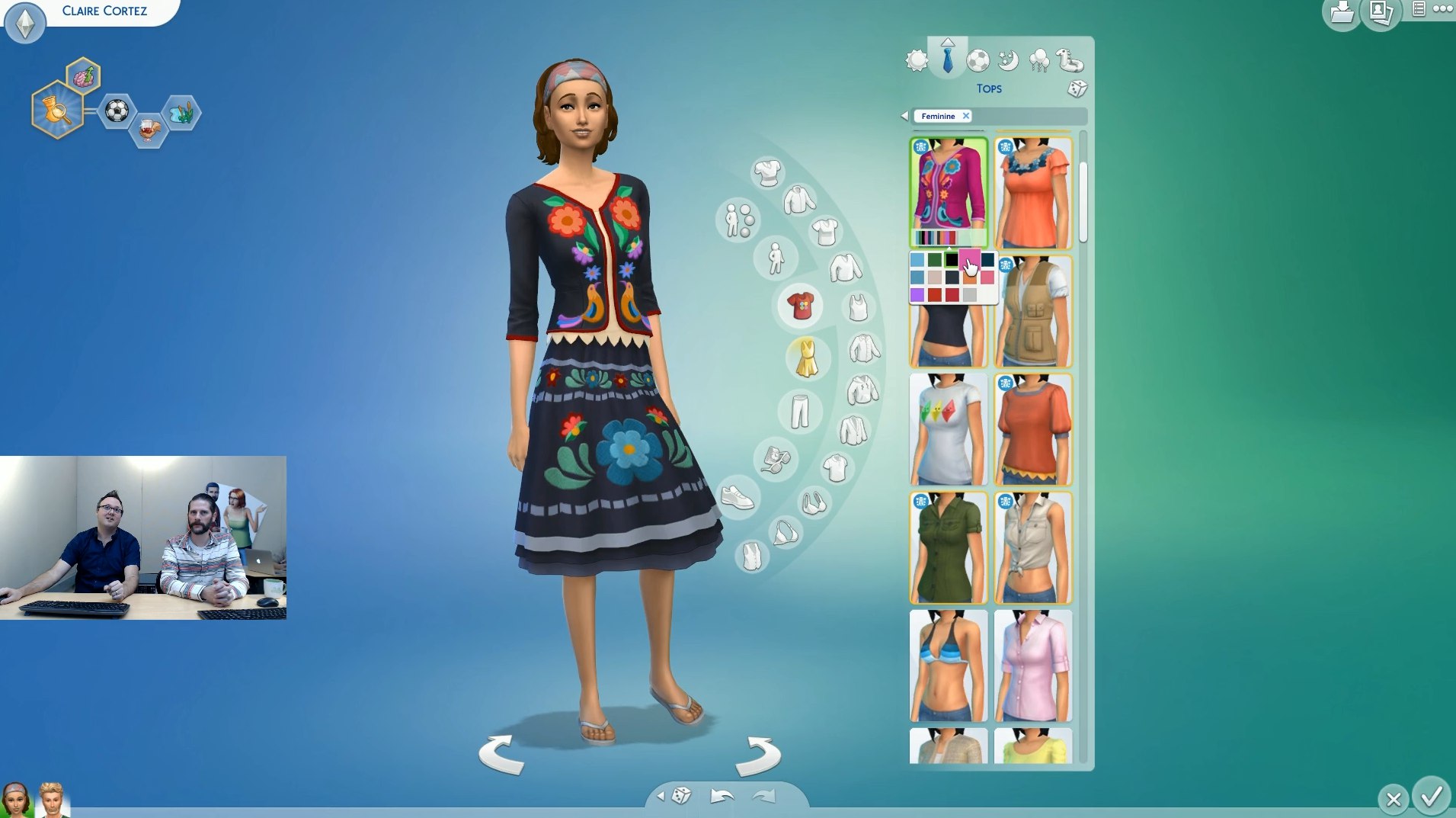This screenshot has width=1456, height=818.
Task: Randomize the Sim with the bottom dice
Action: [681, 796]
